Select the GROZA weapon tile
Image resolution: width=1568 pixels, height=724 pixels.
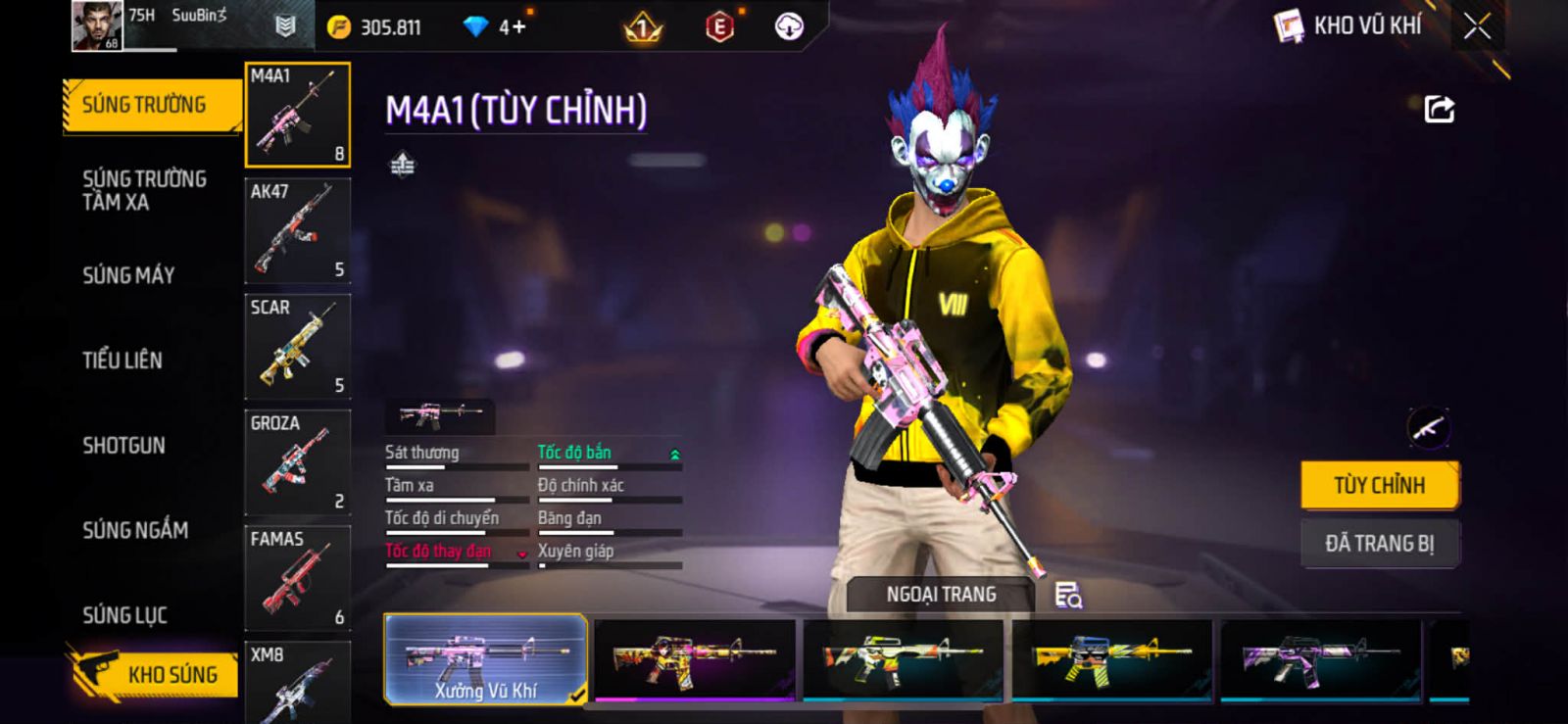tap(297, 461)
